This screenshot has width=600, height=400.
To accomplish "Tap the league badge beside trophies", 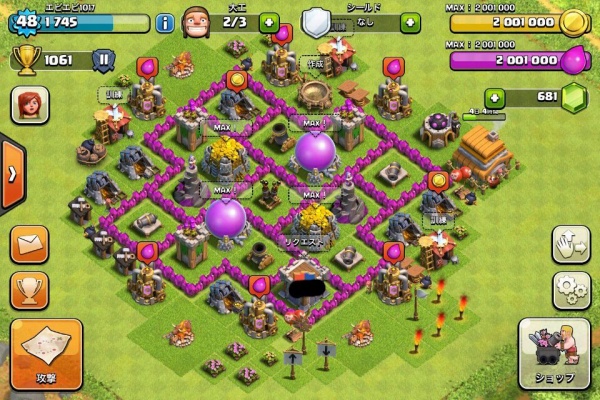I will click(x=102, y=60).
